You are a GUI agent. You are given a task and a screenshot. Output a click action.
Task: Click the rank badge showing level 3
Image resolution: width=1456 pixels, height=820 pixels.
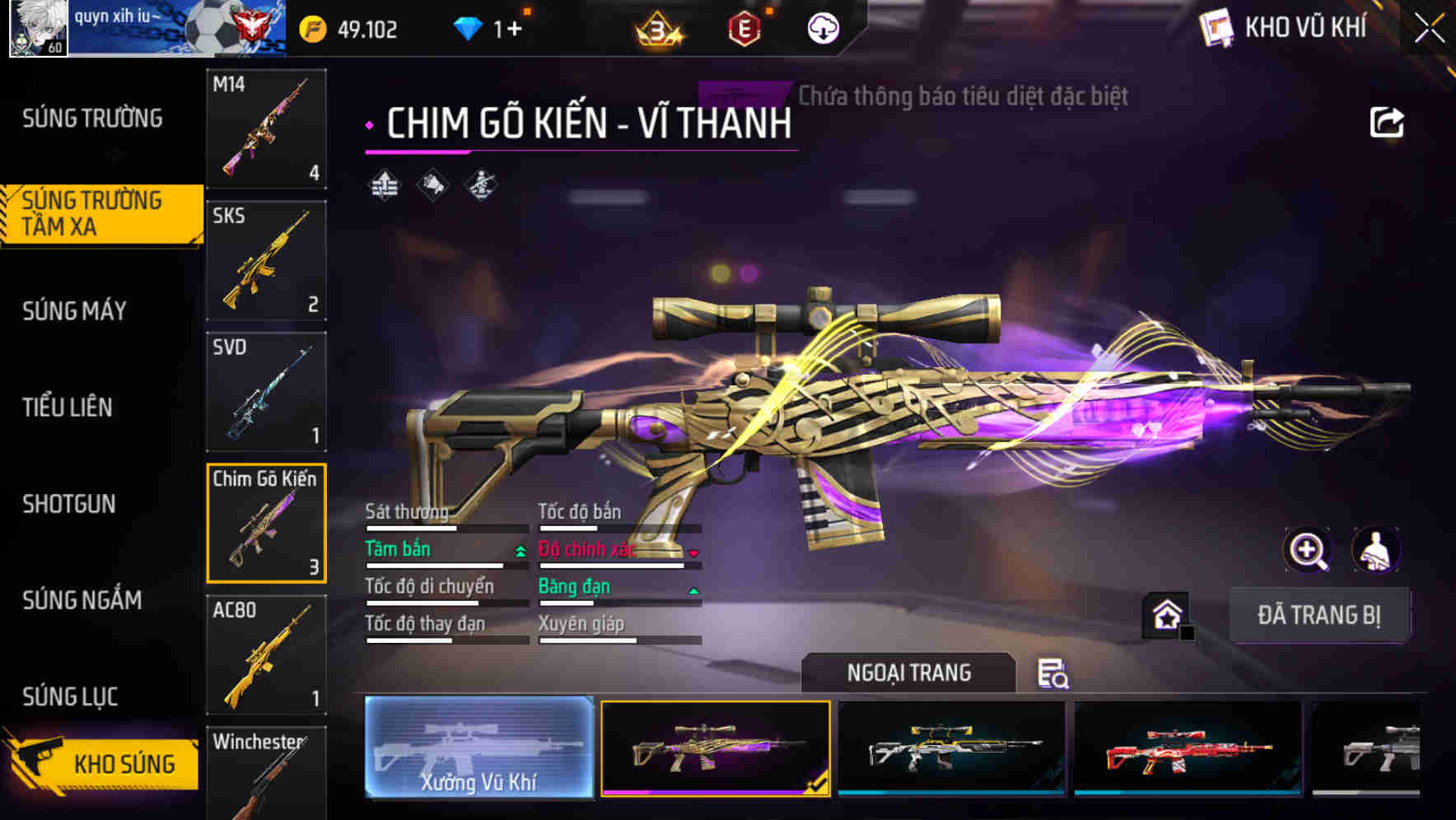[658, 29]
